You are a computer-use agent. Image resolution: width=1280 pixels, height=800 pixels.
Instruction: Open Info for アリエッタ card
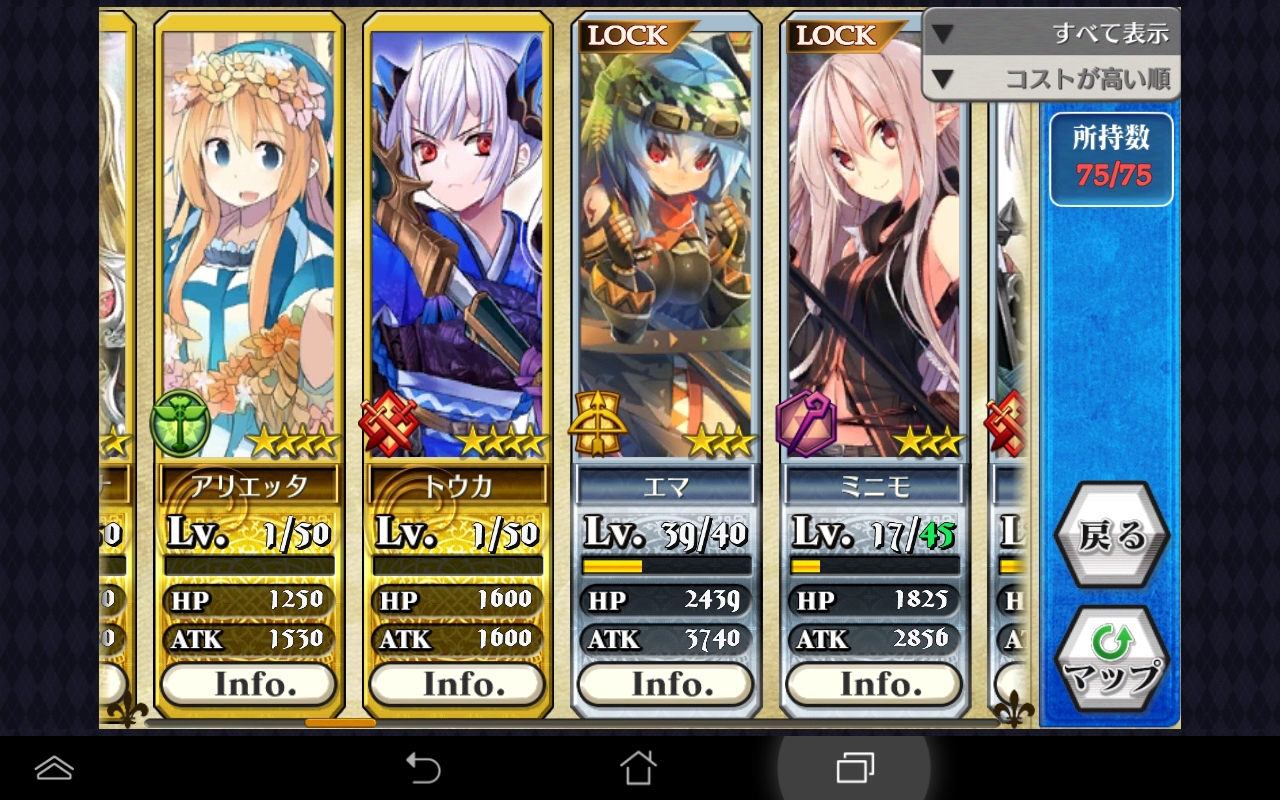pos(248,684)
